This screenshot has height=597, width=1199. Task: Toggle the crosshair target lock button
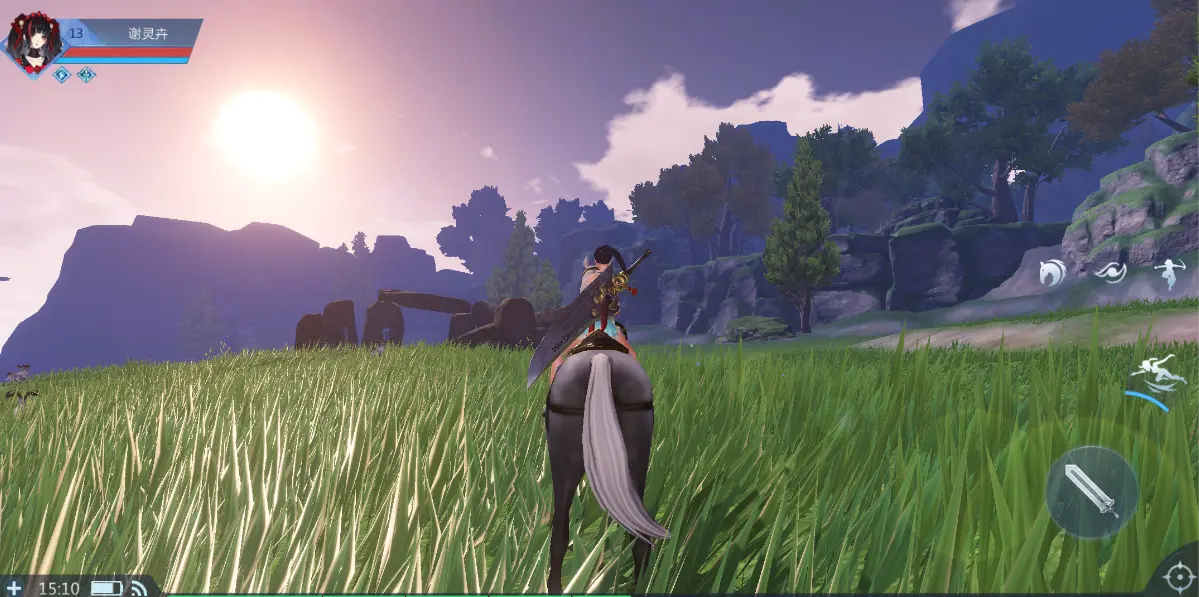1177,579
